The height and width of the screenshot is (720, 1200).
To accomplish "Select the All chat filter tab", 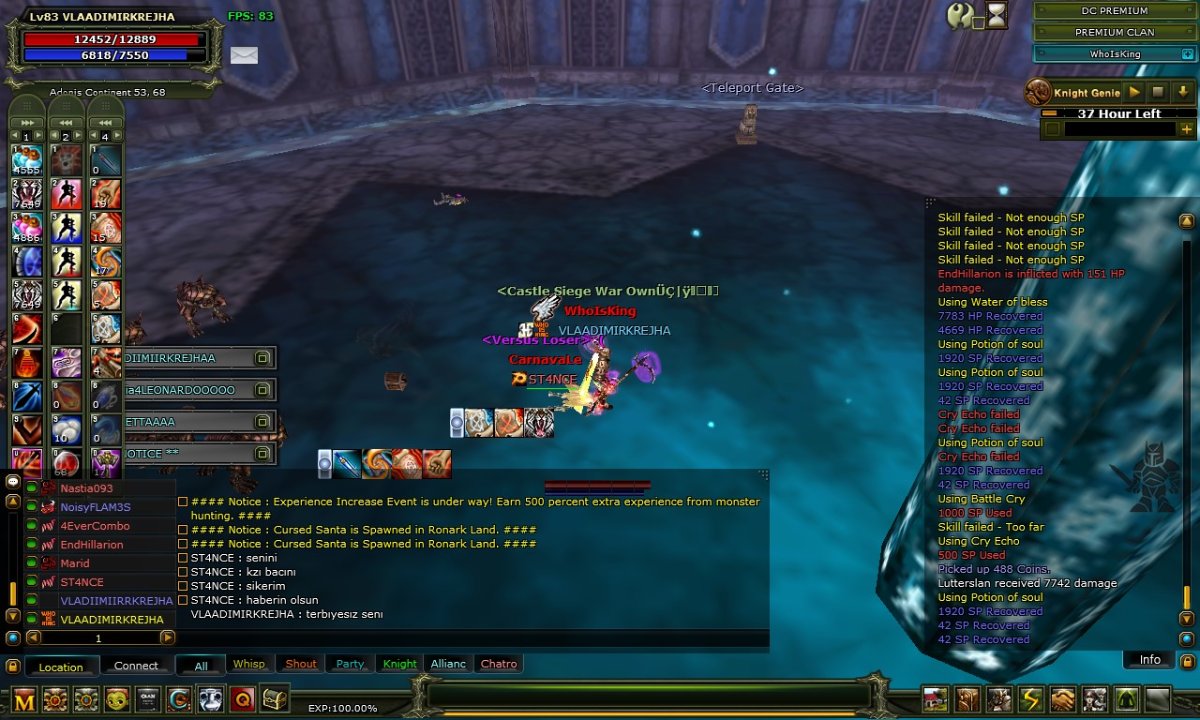I will pos(201,665).
